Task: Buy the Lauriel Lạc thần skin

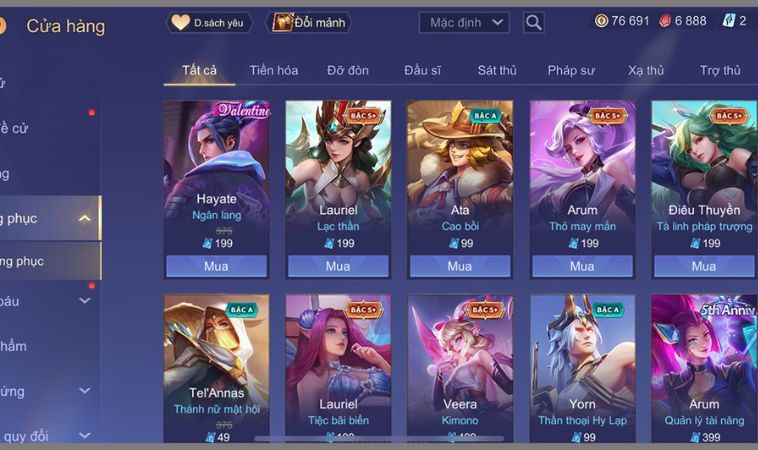Action: pyautogui.click(x=338, y=266)
